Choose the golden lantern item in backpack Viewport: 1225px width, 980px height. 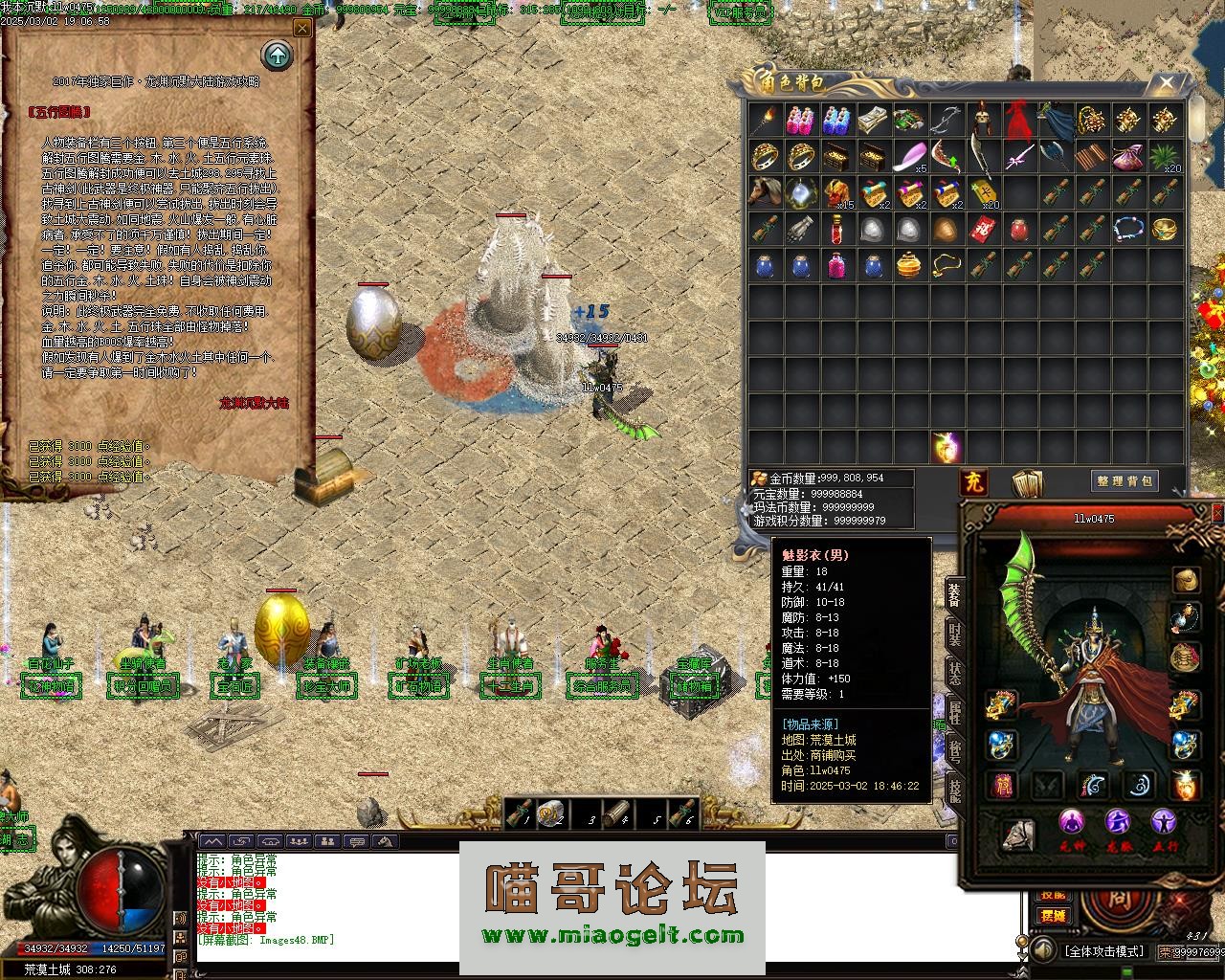[x=908, y=265]
